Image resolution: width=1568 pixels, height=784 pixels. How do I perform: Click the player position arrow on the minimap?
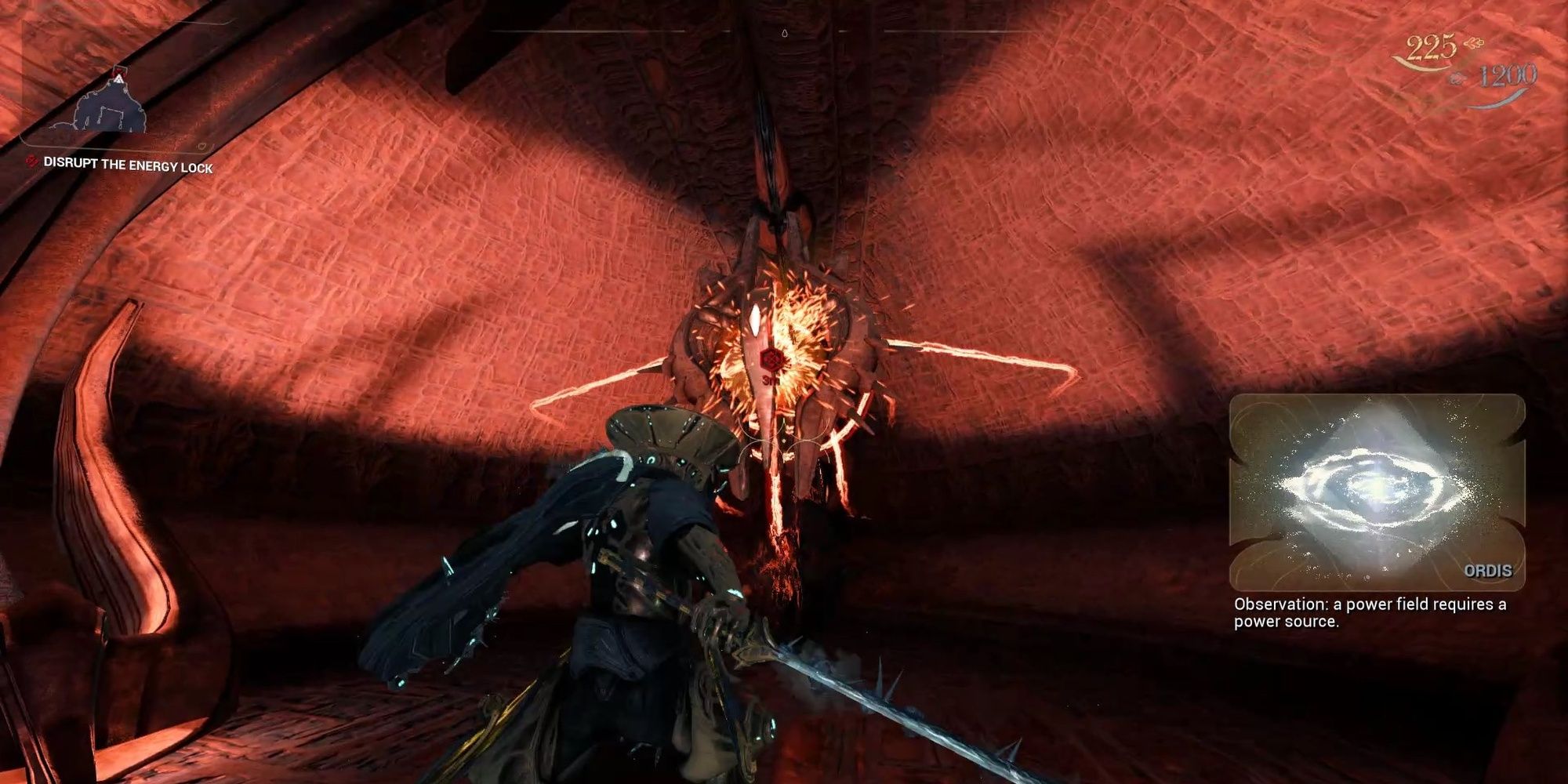(x=118, y=78)
